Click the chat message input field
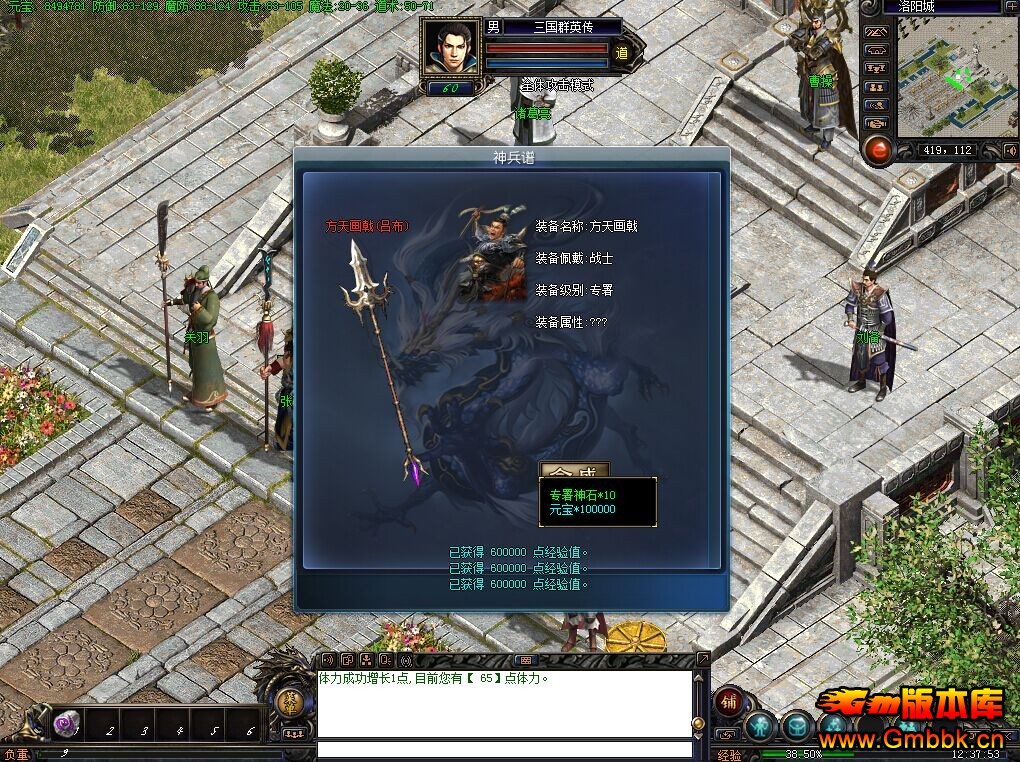1020x762 pixels. click(x=504, y=749)
